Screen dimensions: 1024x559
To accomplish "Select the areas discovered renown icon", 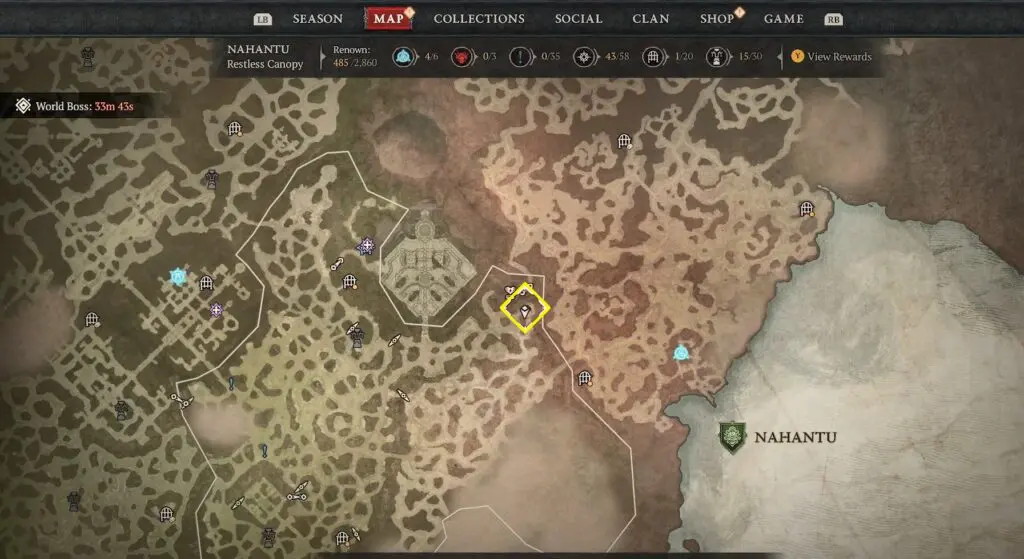I will (584, 57).
